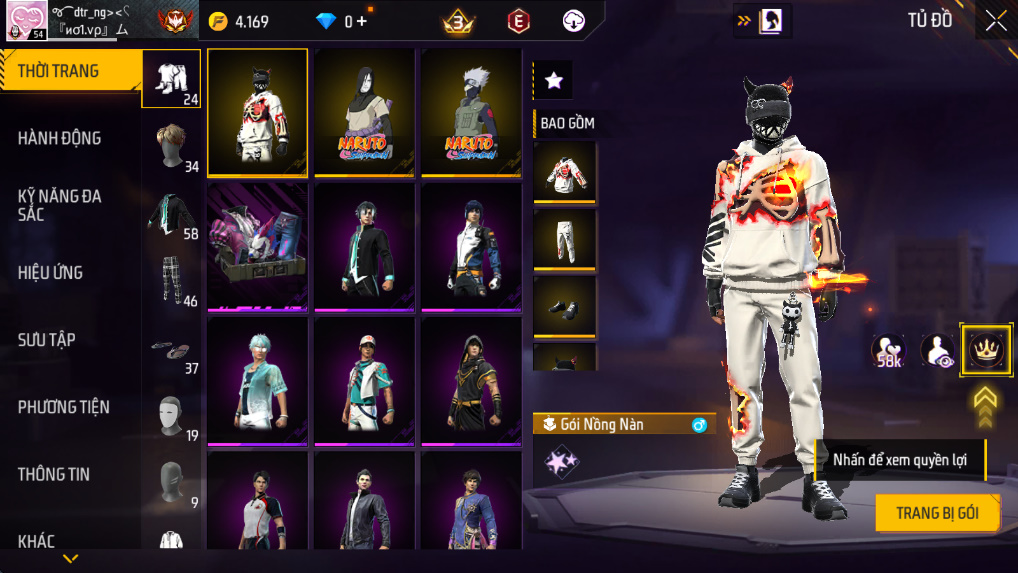The width and height of the screenshot is (1018, 573).
Task: Pick the white skeleton hoodie bundle
Action: (257, 112)
